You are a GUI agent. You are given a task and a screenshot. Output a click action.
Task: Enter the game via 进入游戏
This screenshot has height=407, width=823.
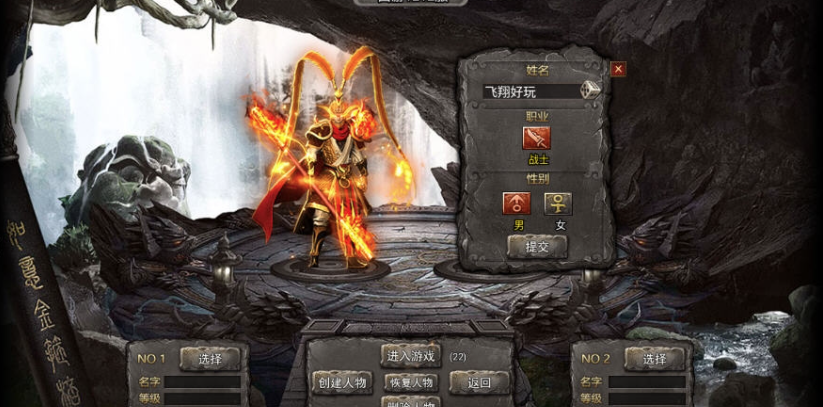tap(410, 356)
